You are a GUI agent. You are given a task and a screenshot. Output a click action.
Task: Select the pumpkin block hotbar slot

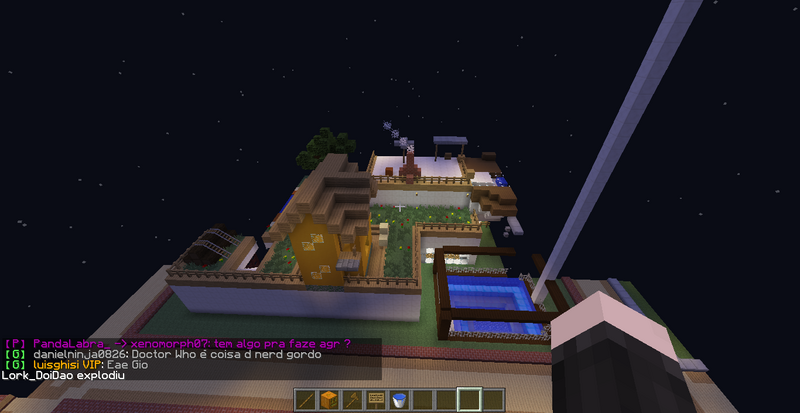pyautogui.click(x=331, y=400)
